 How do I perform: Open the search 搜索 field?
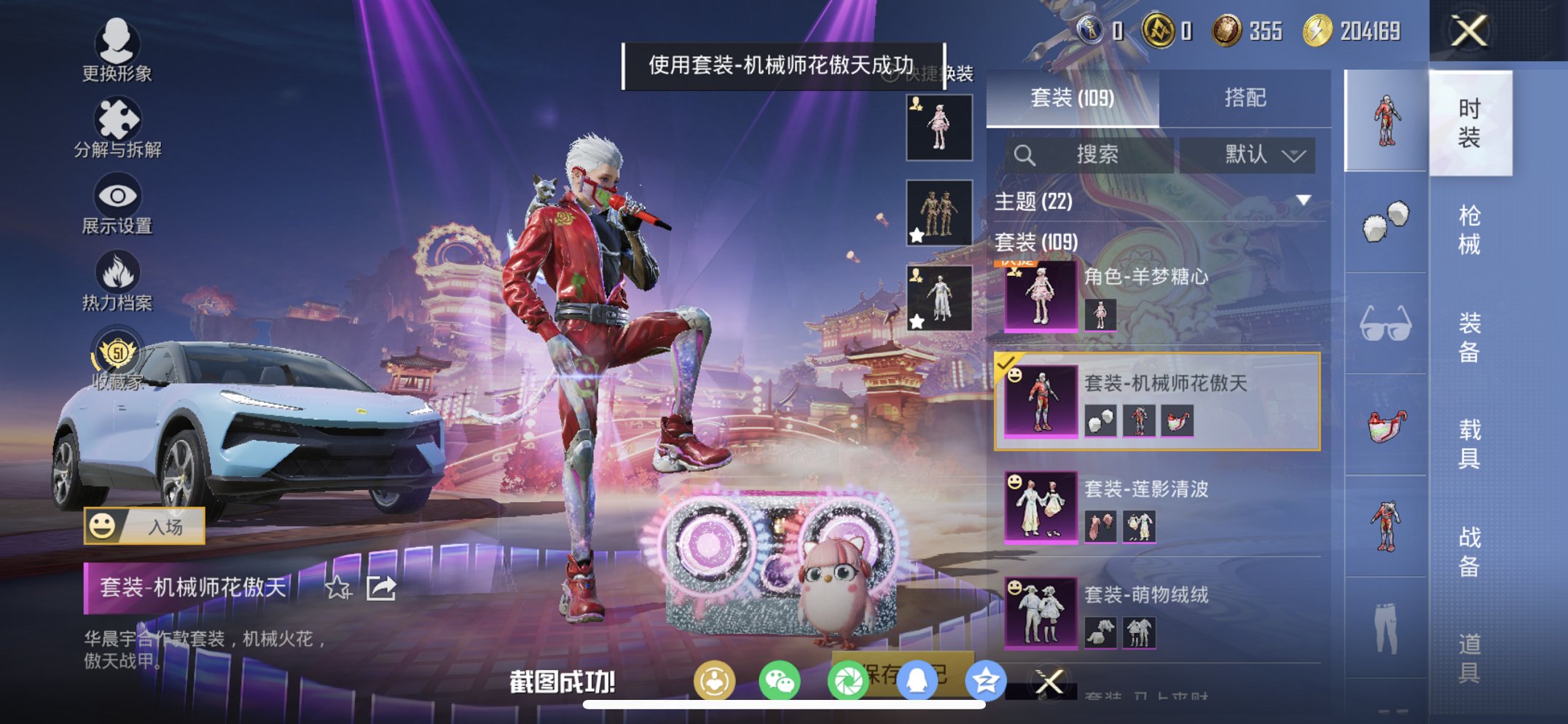(x=1093, y=155)
